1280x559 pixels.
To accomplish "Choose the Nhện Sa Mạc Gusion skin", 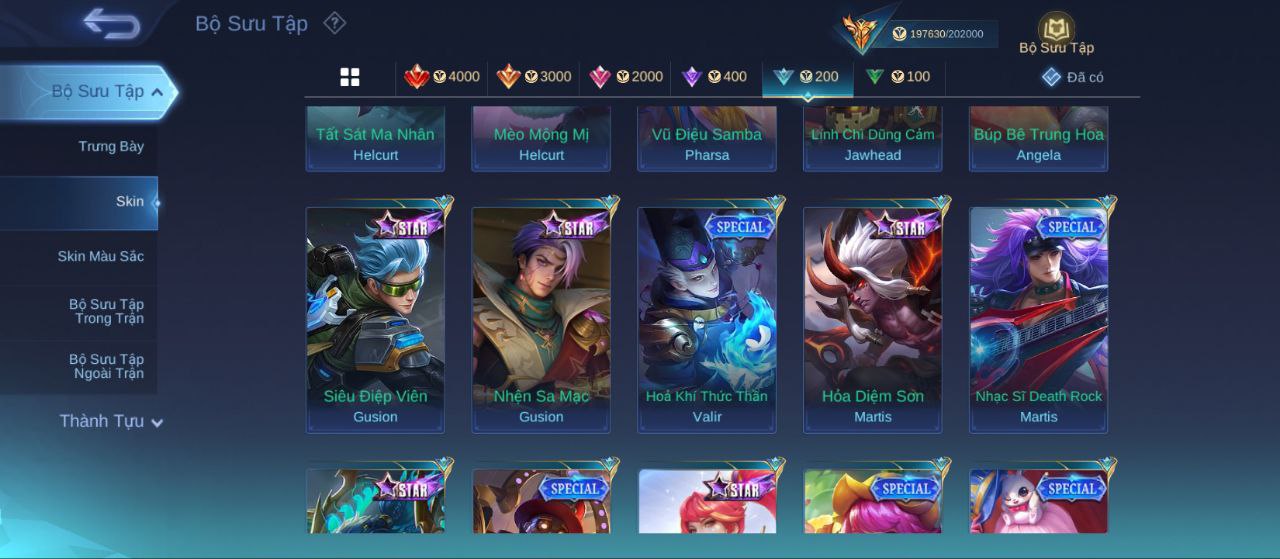I will click(541, 319).
